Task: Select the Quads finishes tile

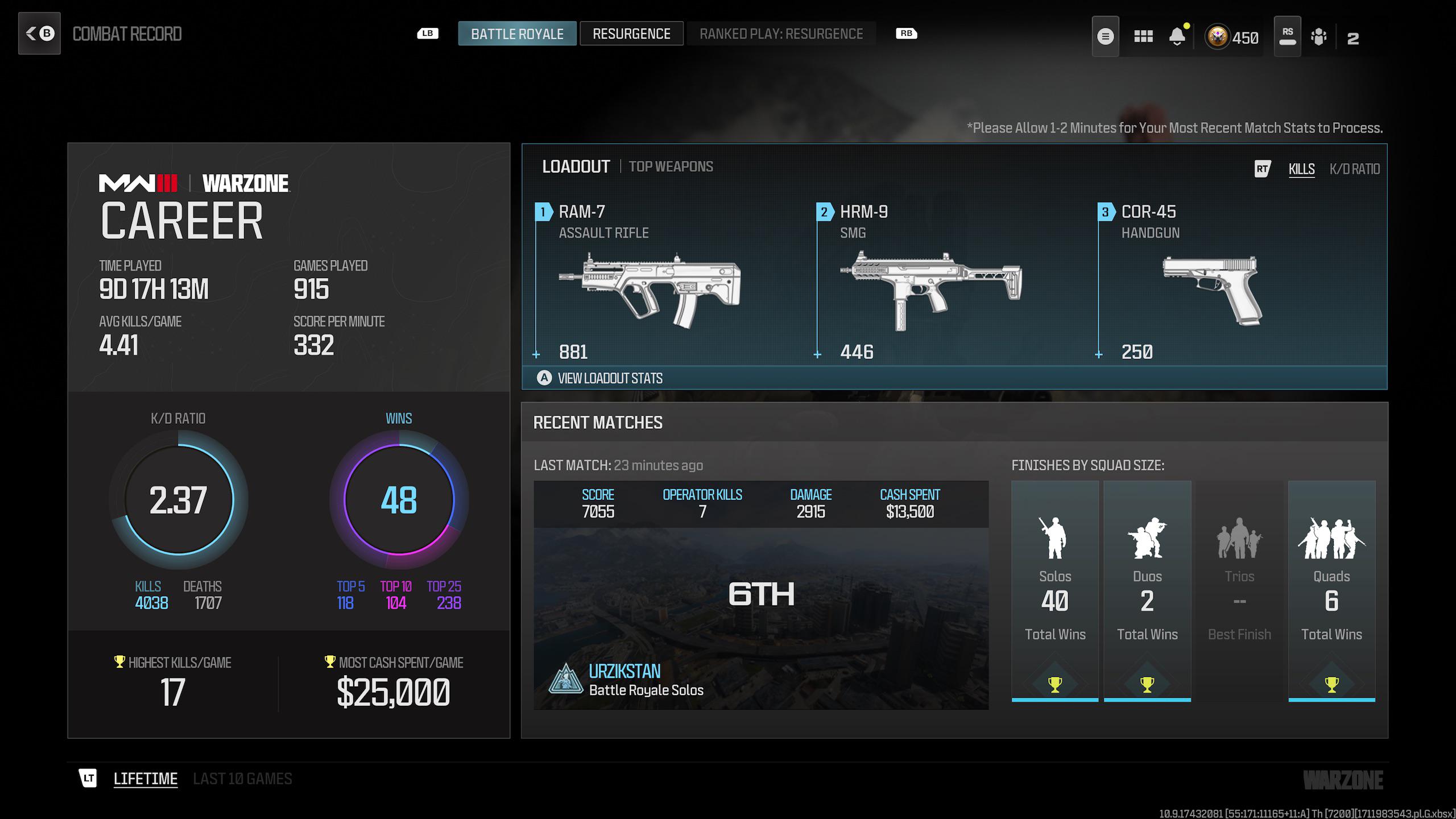Action: click(1331, 591)
